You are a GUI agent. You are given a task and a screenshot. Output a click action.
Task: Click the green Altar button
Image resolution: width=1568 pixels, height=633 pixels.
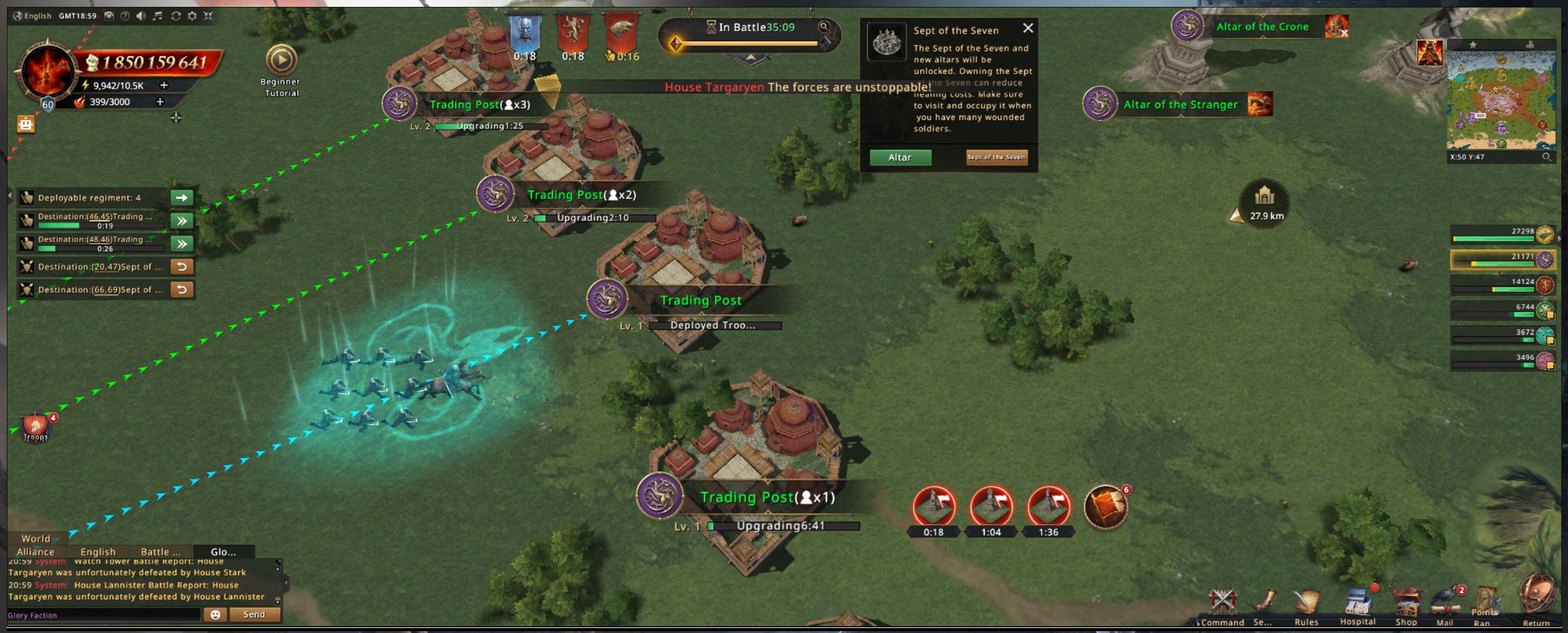pos(900,157)
